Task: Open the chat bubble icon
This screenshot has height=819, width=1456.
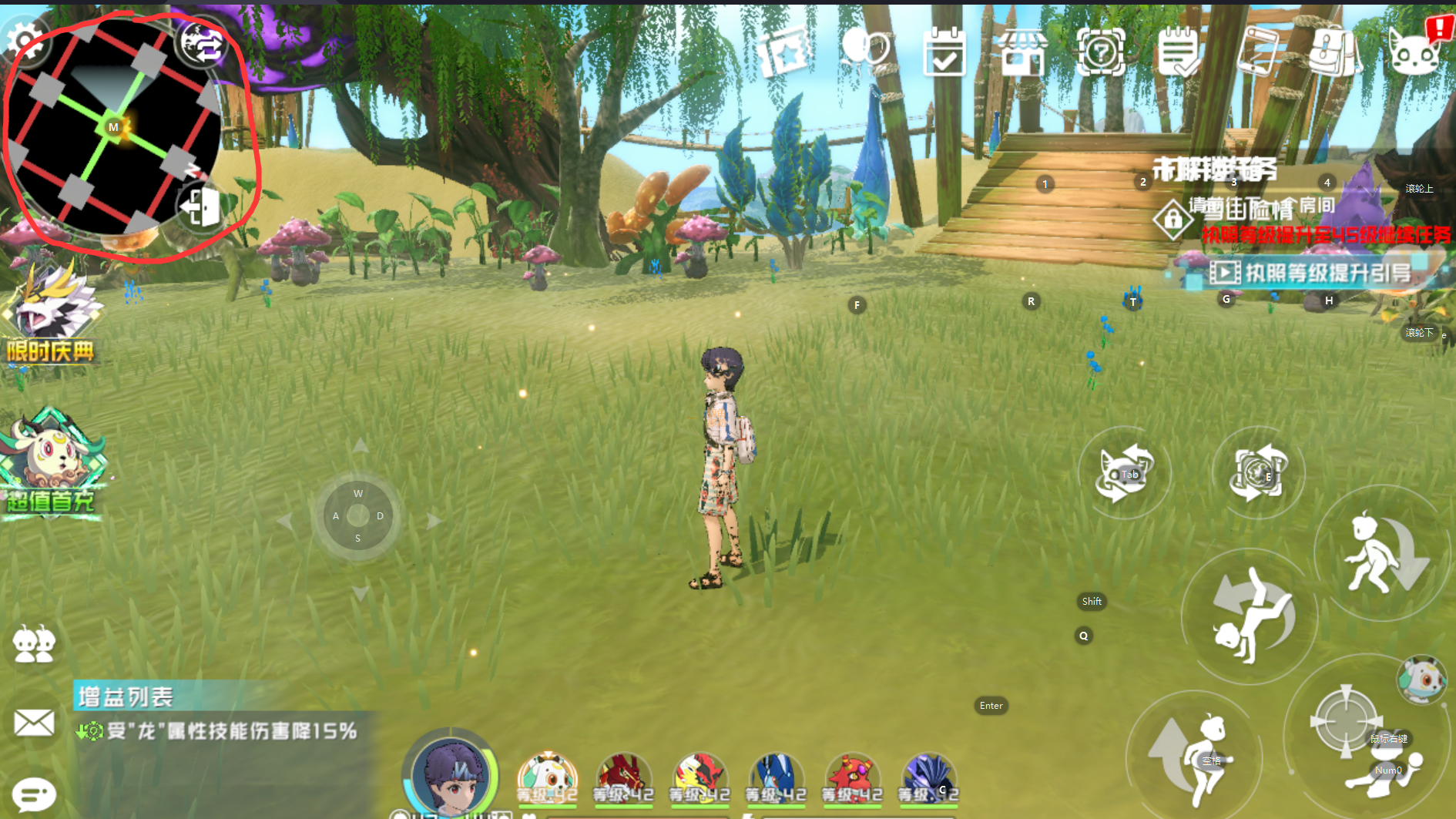Action: [x=34, y=794]
